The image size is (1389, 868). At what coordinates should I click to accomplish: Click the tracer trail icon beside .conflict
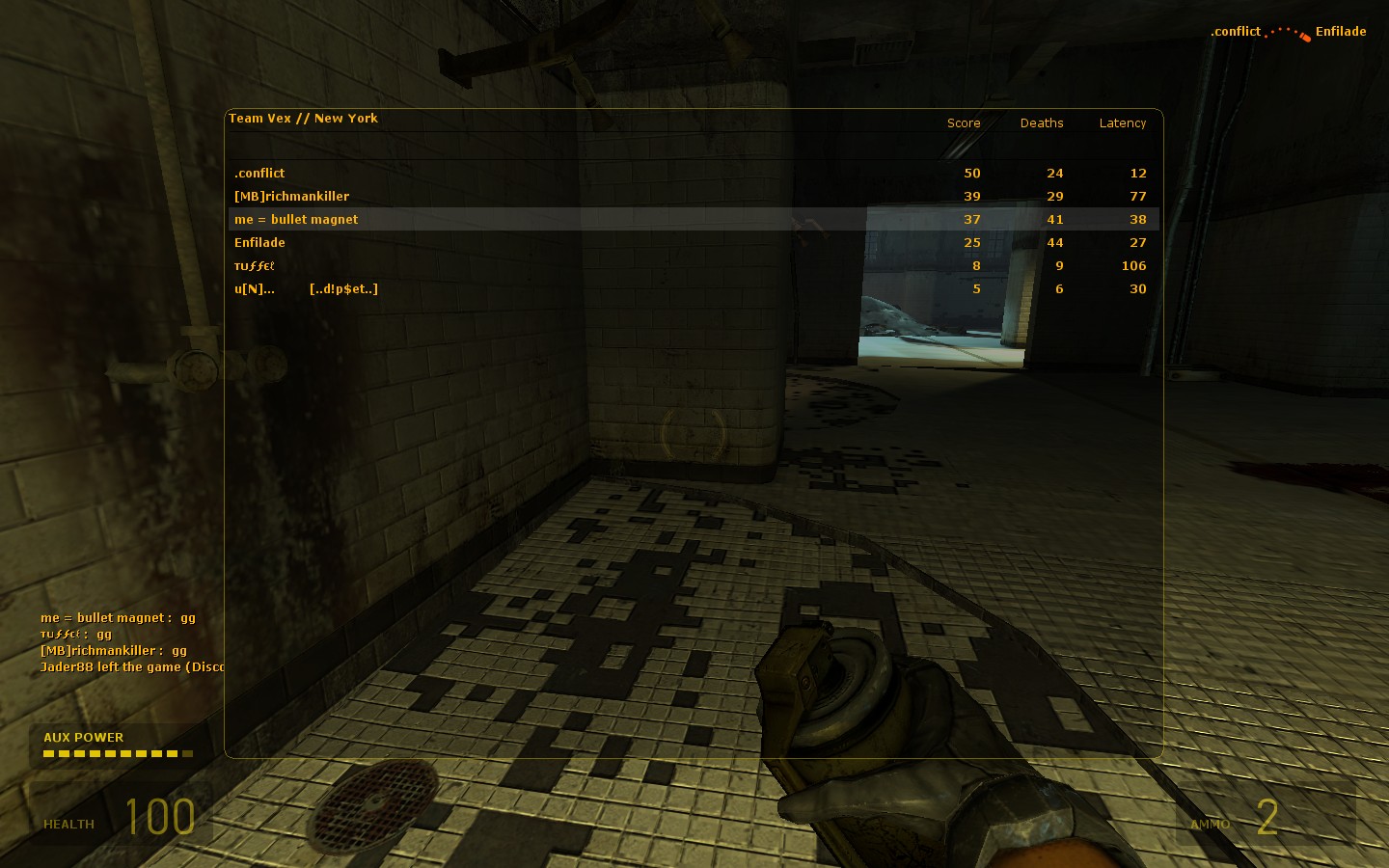point(1281,32)
